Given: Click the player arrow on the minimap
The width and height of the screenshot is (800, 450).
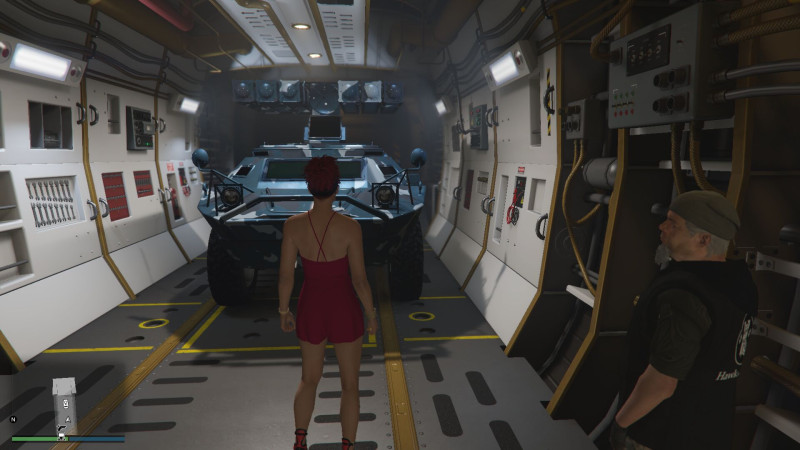Looking at the screenshot, I should pyautogui.click(x=65, y=421).
